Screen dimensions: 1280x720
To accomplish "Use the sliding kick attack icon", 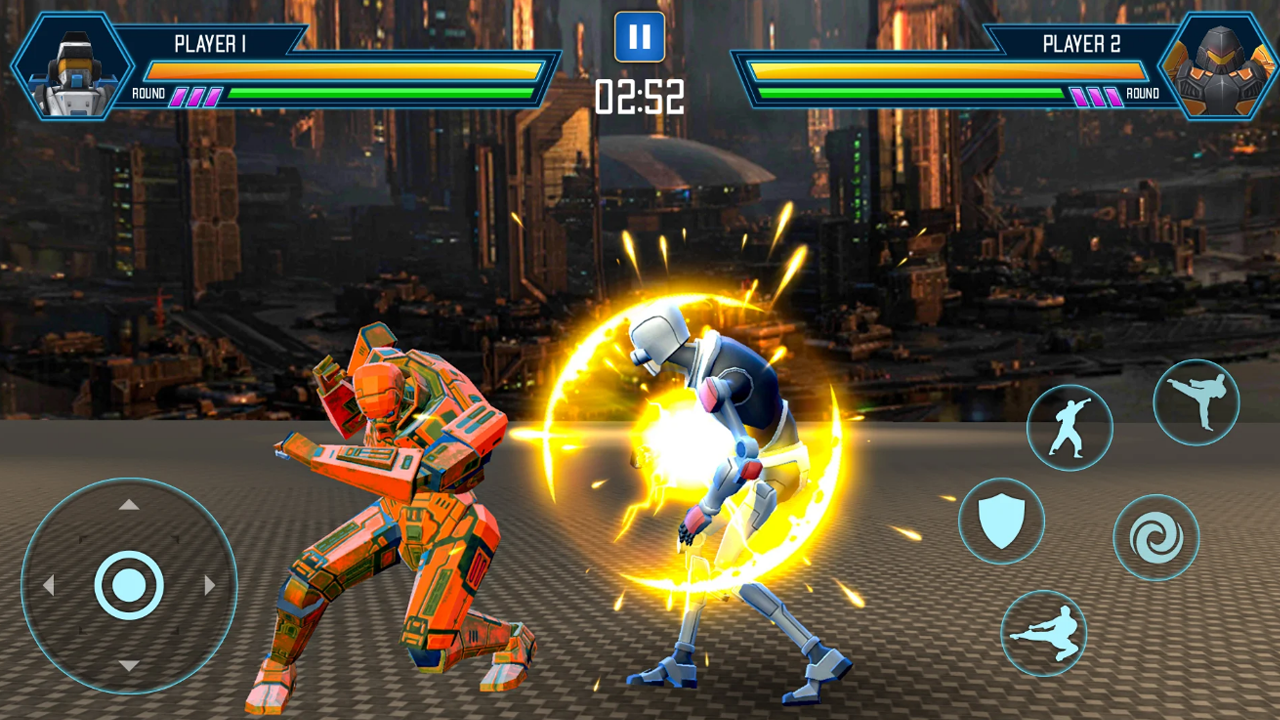I will [1043, 633].
